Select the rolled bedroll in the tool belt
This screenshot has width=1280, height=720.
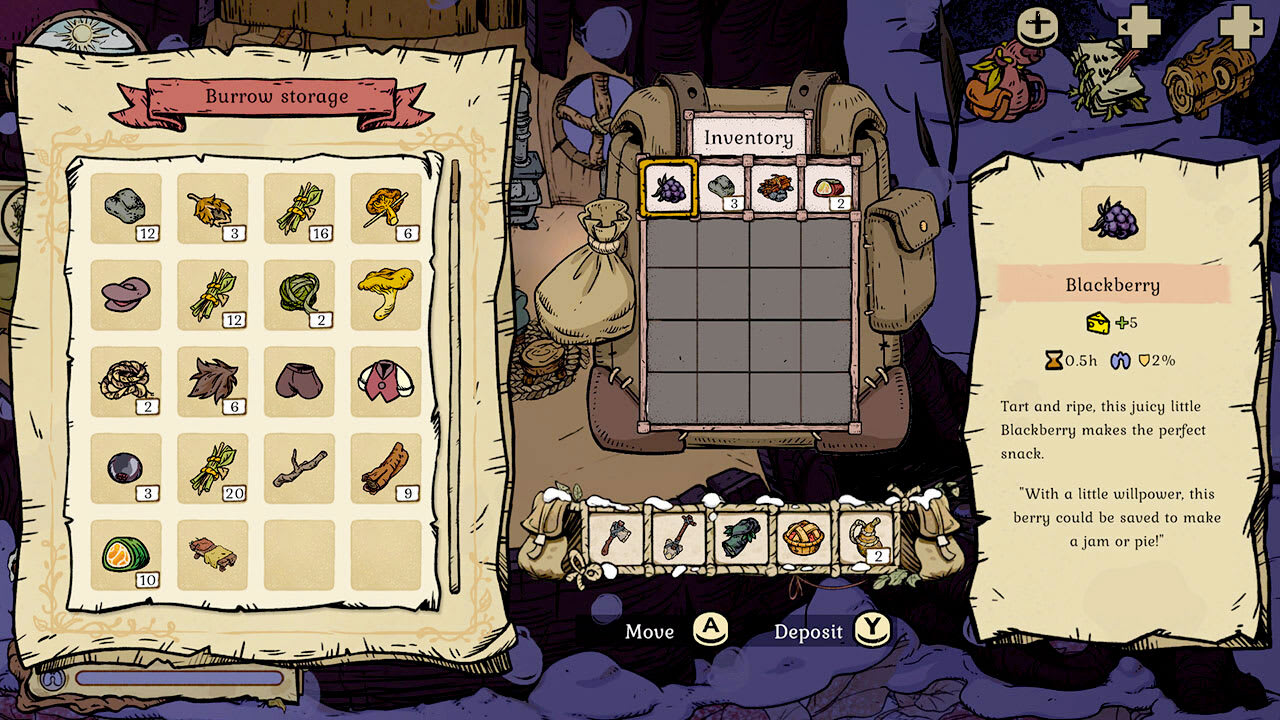(x=740, y=537)
